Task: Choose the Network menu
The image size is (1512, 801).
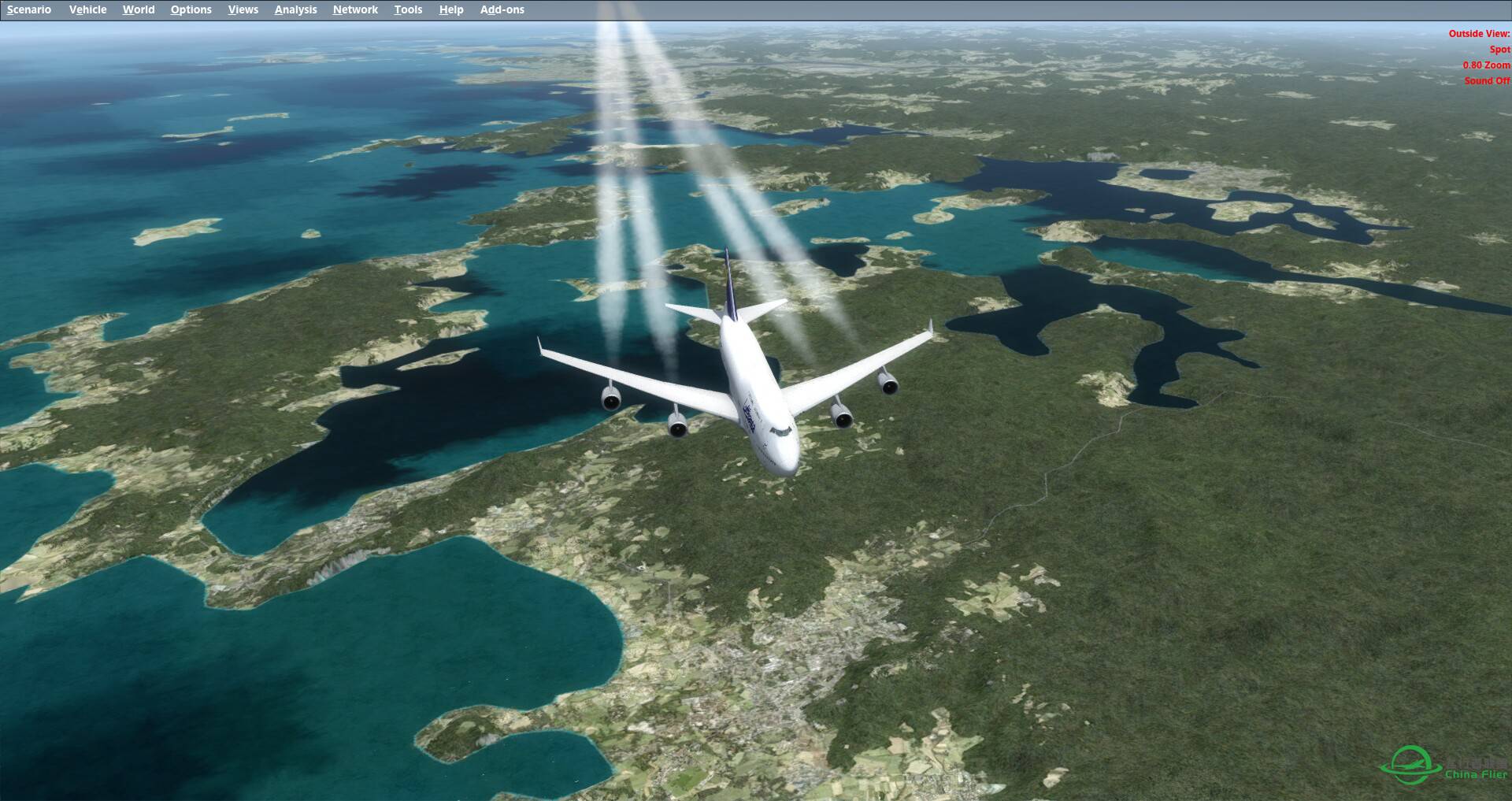Action: pyautogui.click(x=355, y=9)
